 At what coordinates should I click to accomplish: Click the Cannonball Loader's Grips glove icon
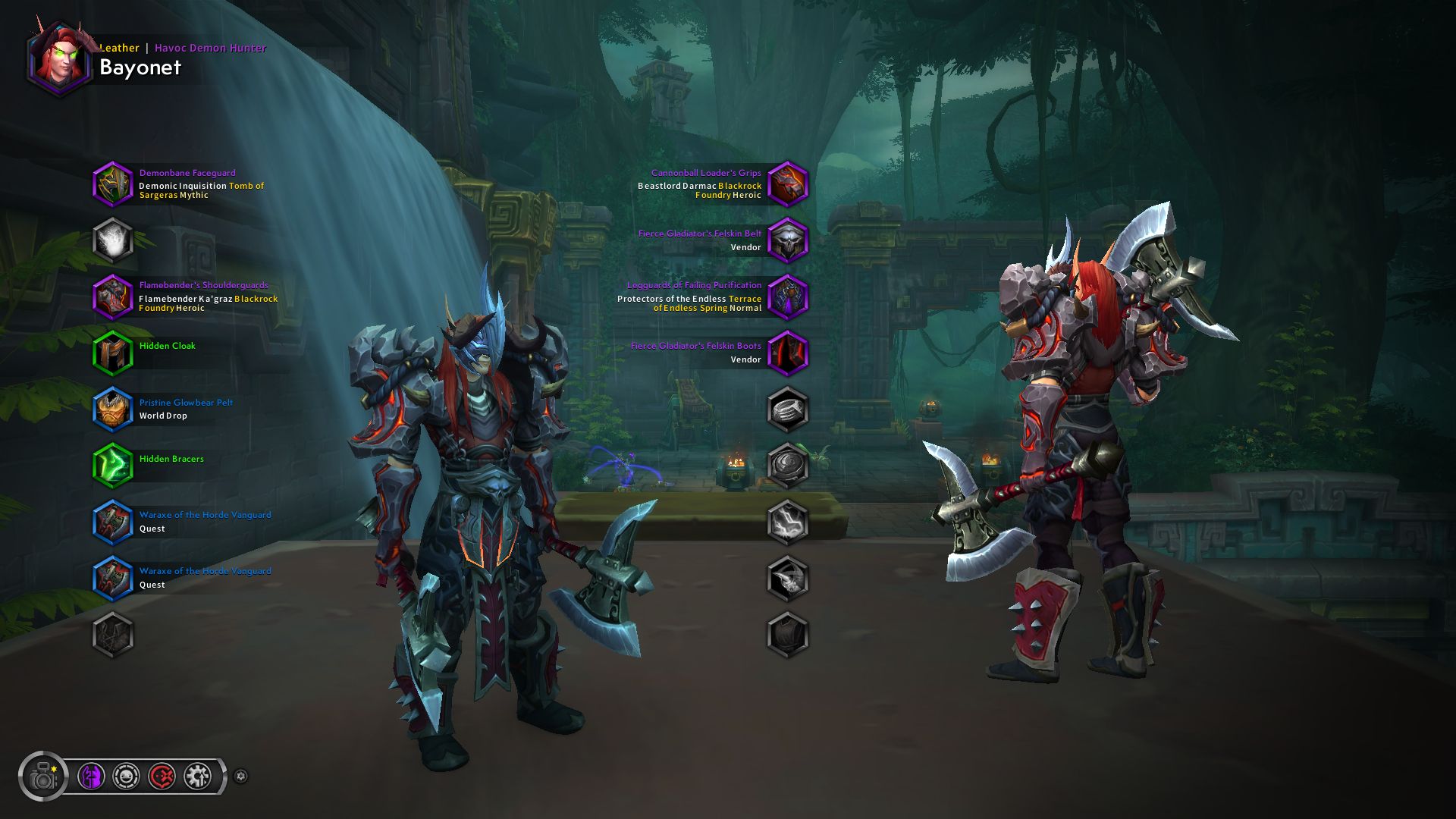click(789, 184)
